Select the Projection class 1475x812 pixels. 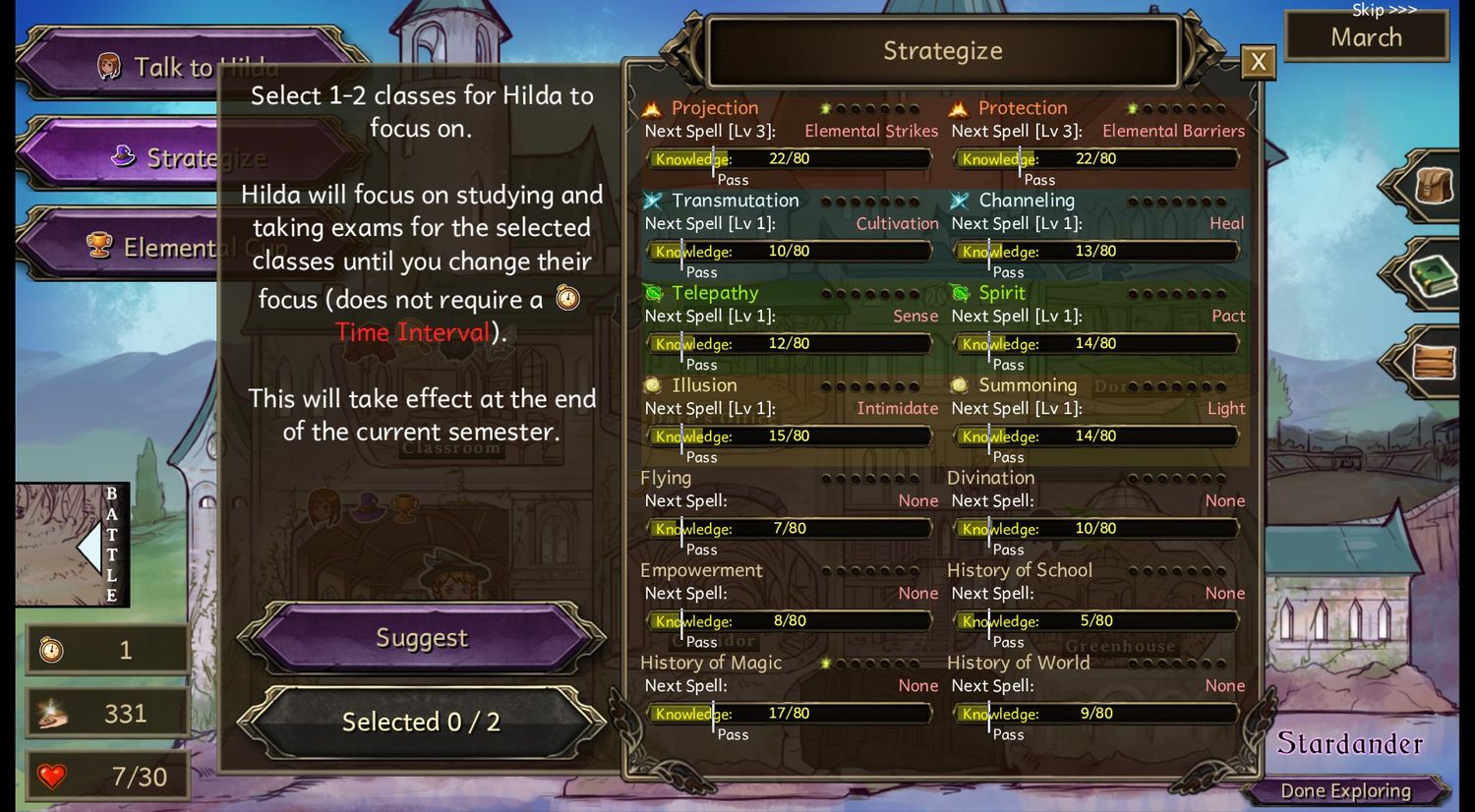point(714,108)
